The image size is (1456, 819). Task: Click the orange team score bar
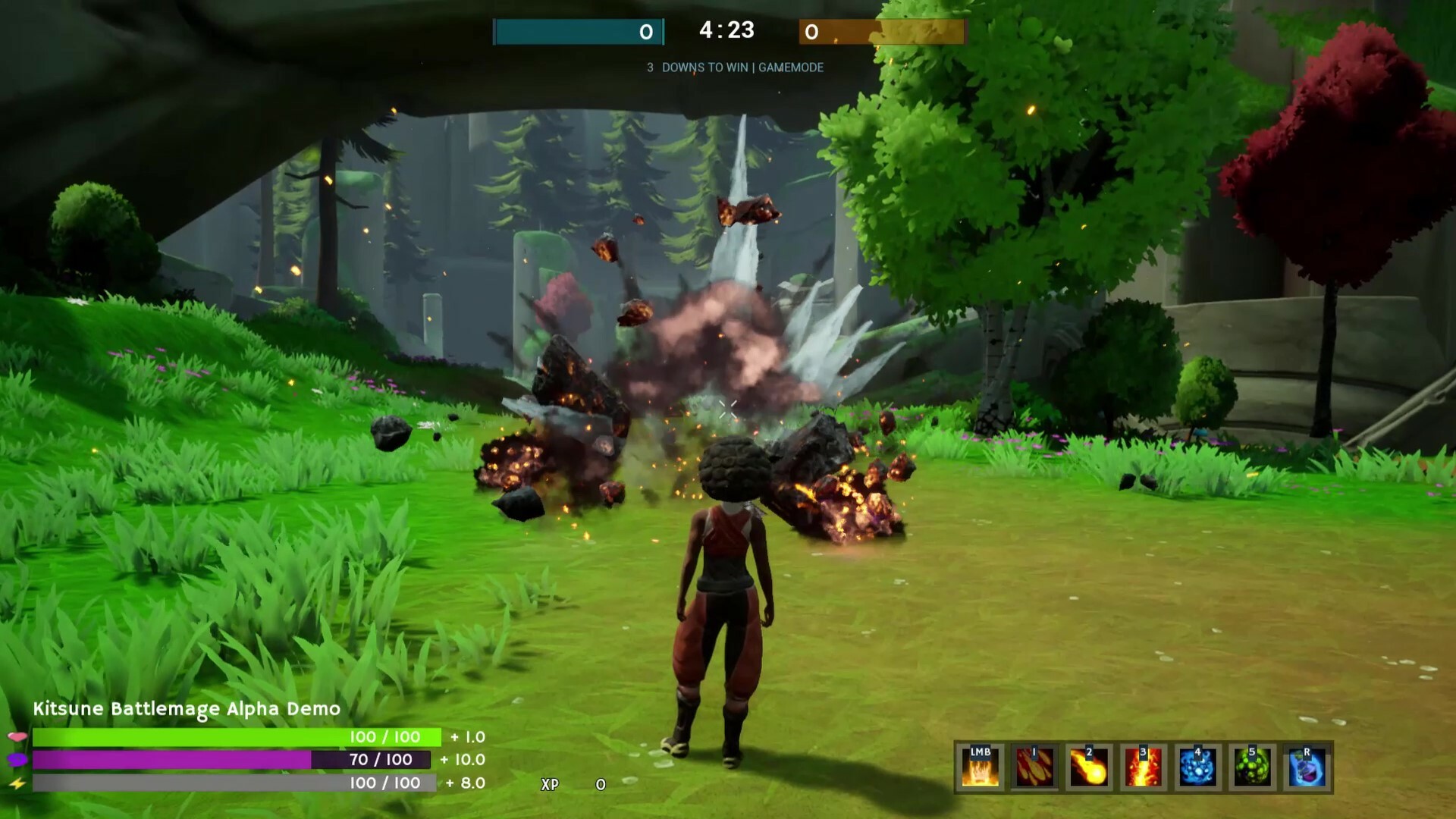pos(881,33)
